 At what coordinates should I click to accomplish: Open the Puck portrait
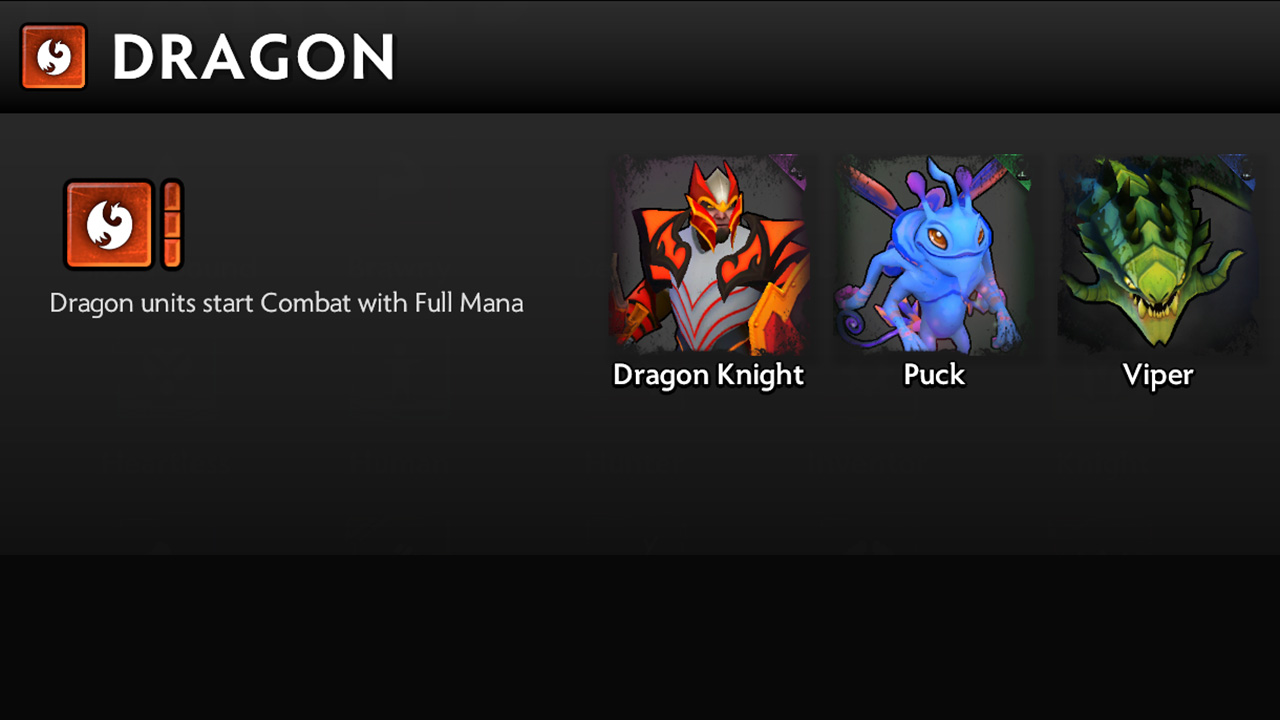tap(933, 255)
